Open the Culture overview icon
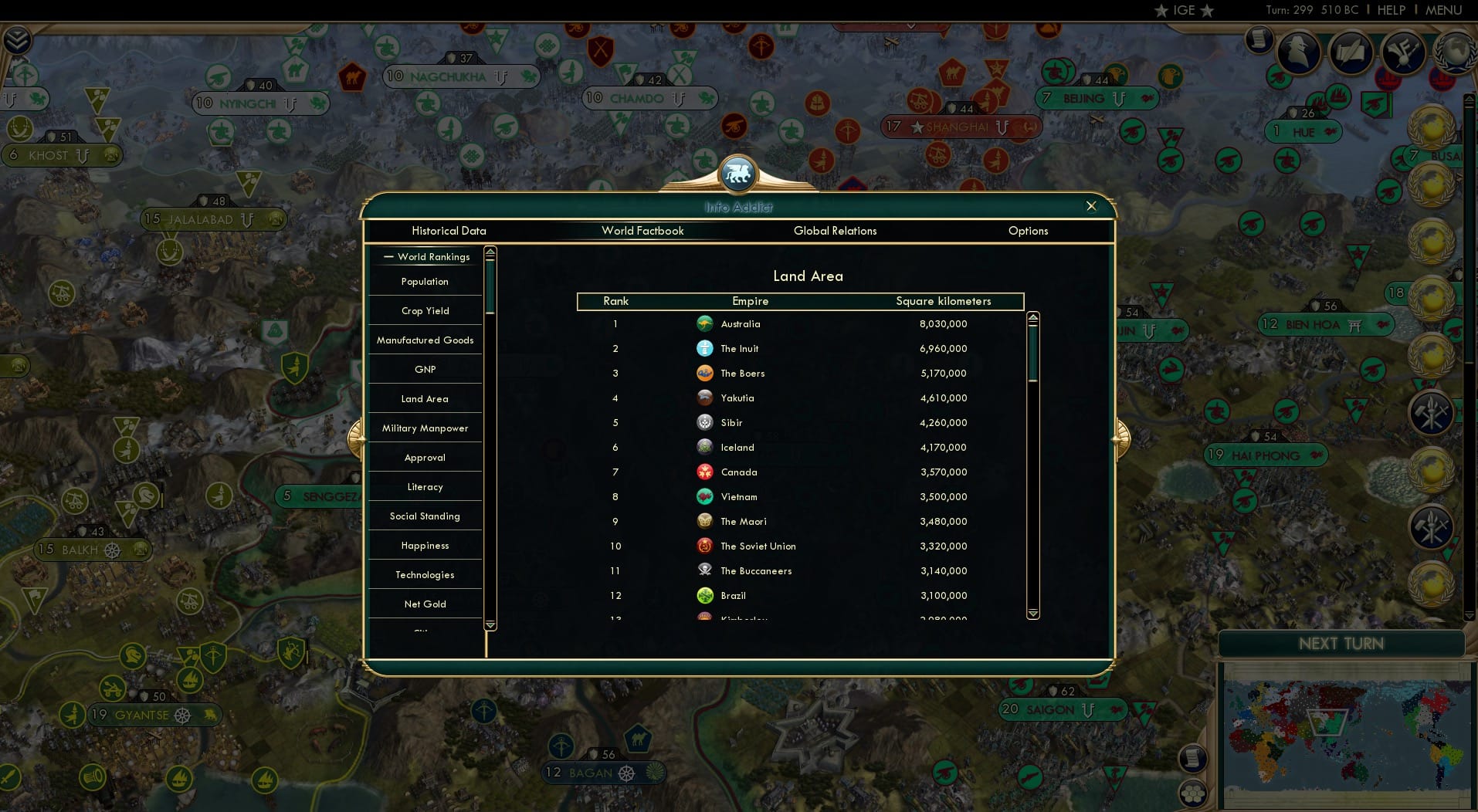Image resolution: width=1478 pixels, height=812 pixels. click(1403, 52)
